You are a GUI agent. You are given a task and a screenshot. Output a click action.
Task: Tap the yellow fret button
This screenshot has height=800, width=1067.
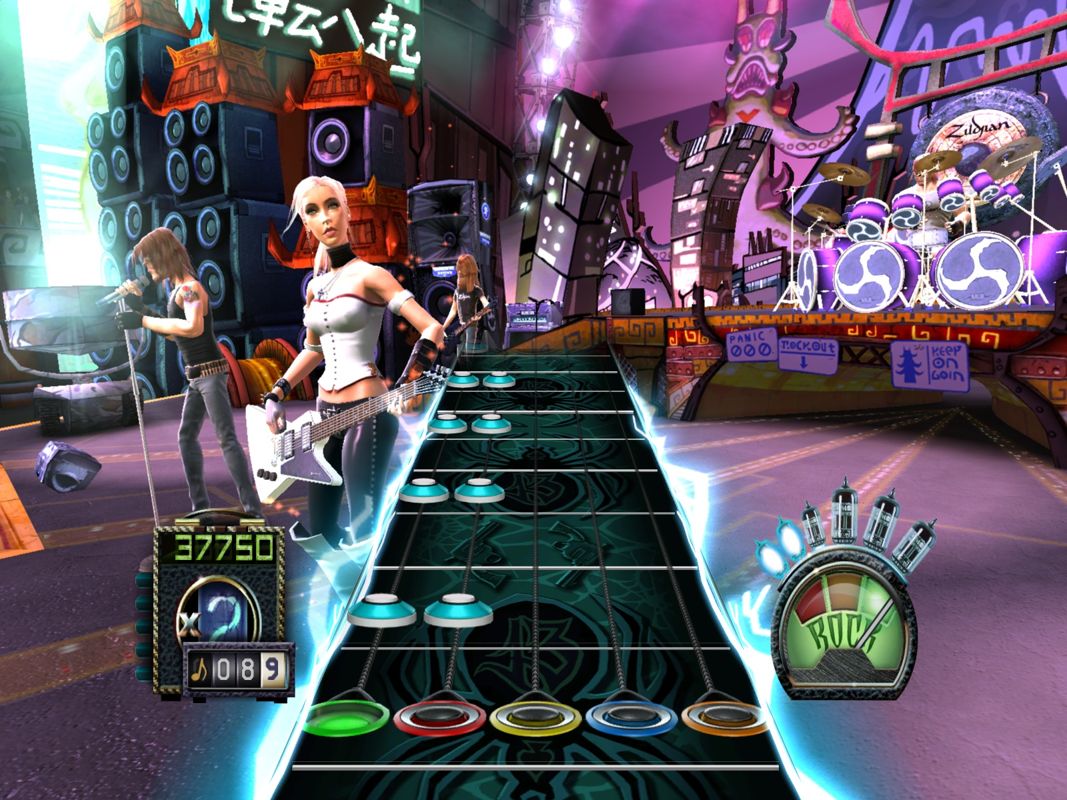click(535, 718)
